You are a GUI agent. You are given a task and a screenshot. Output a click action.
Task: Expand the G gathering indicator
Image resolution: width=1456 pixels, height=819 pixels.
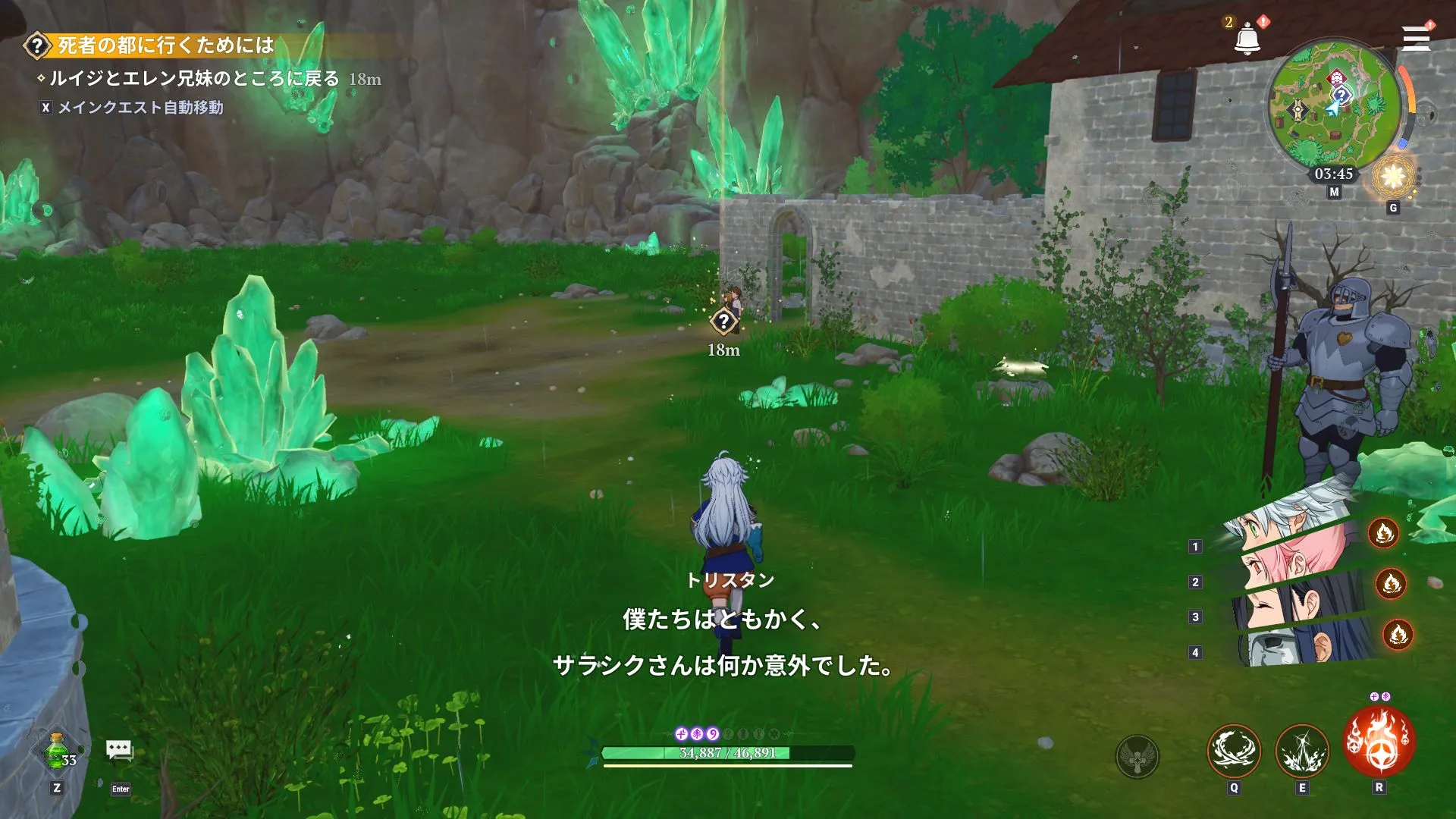click(1393, 208)
